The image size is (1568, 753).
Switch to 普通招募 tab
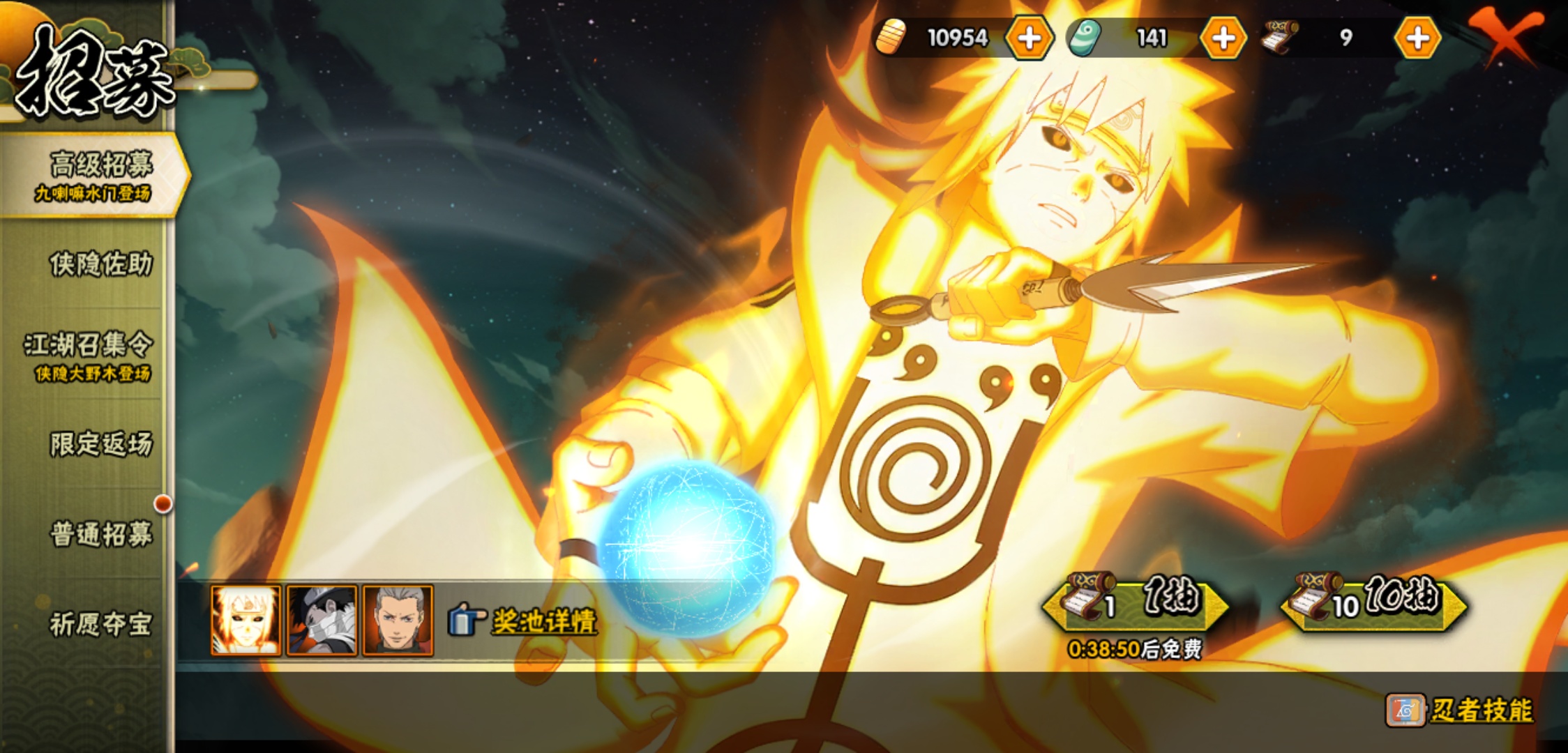(100, 534)
